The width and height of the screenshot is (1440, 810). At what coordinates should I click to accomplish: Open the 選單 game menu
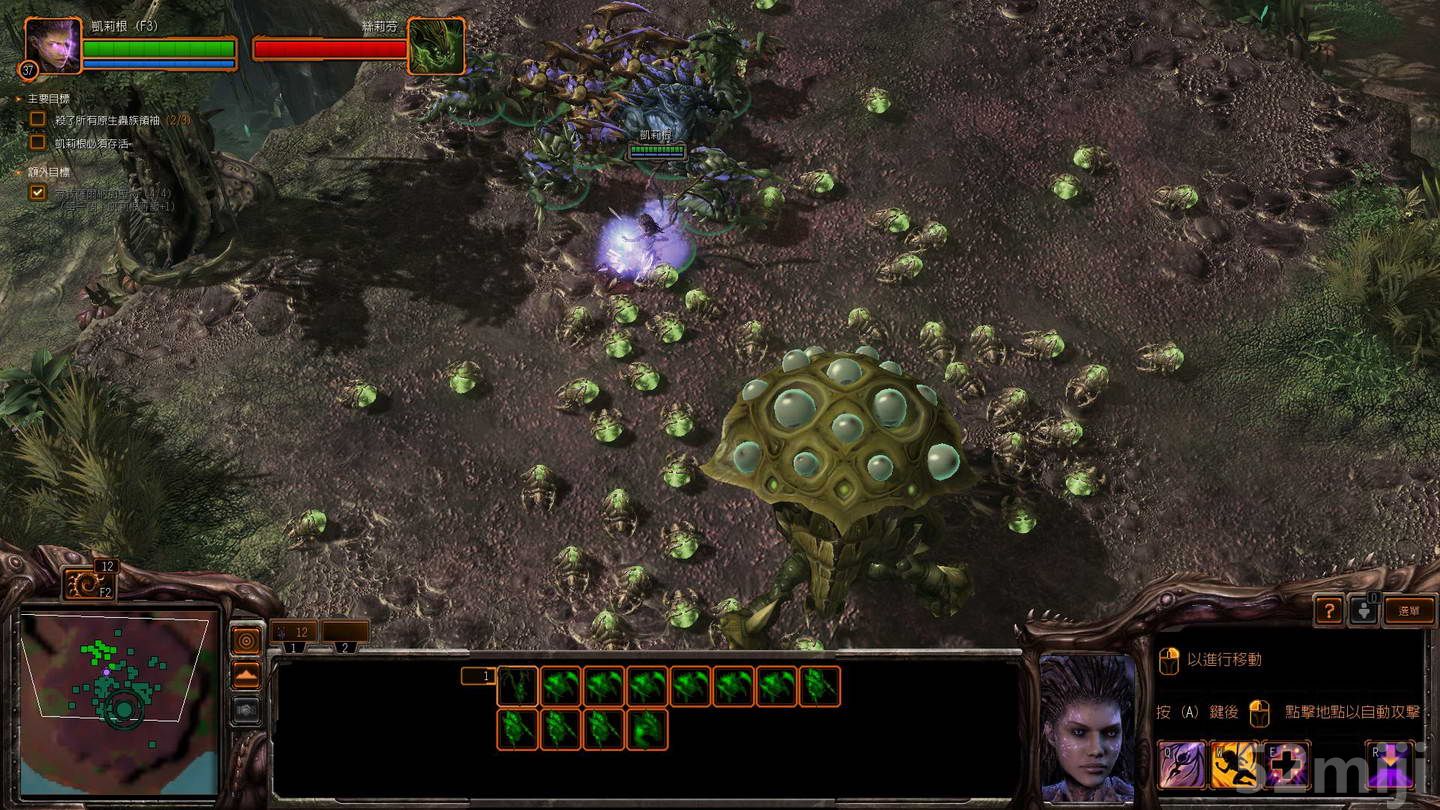coord(1410,611)
